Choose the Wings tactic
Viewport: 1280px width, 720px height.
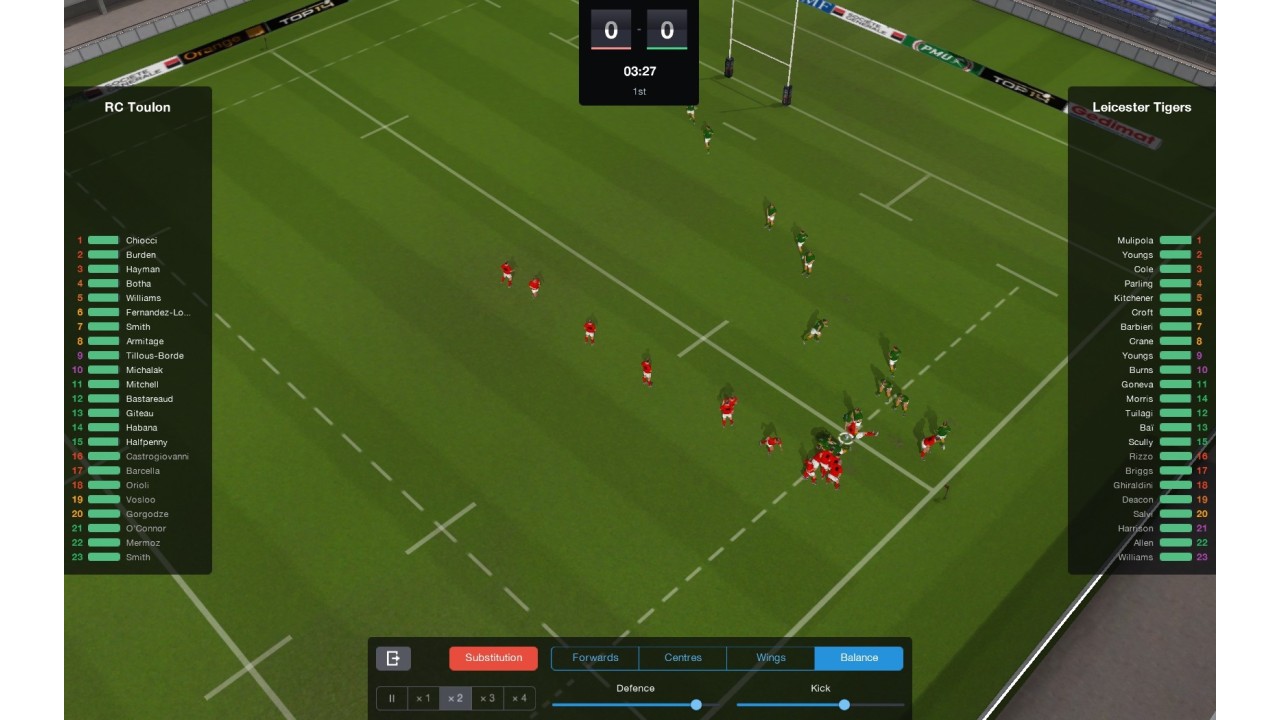(771, 658)
